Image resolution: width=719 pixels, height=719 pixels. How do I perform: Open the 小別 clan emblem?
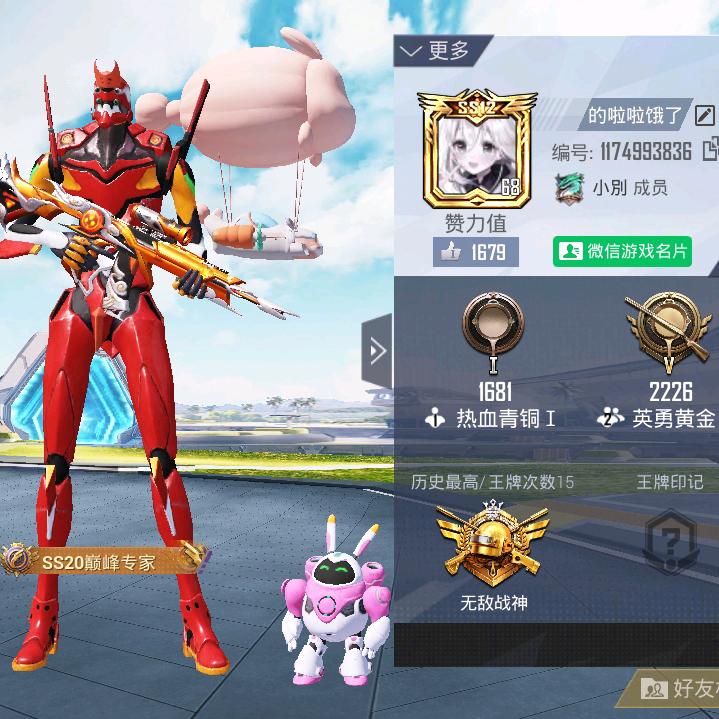tap(568, 188)
